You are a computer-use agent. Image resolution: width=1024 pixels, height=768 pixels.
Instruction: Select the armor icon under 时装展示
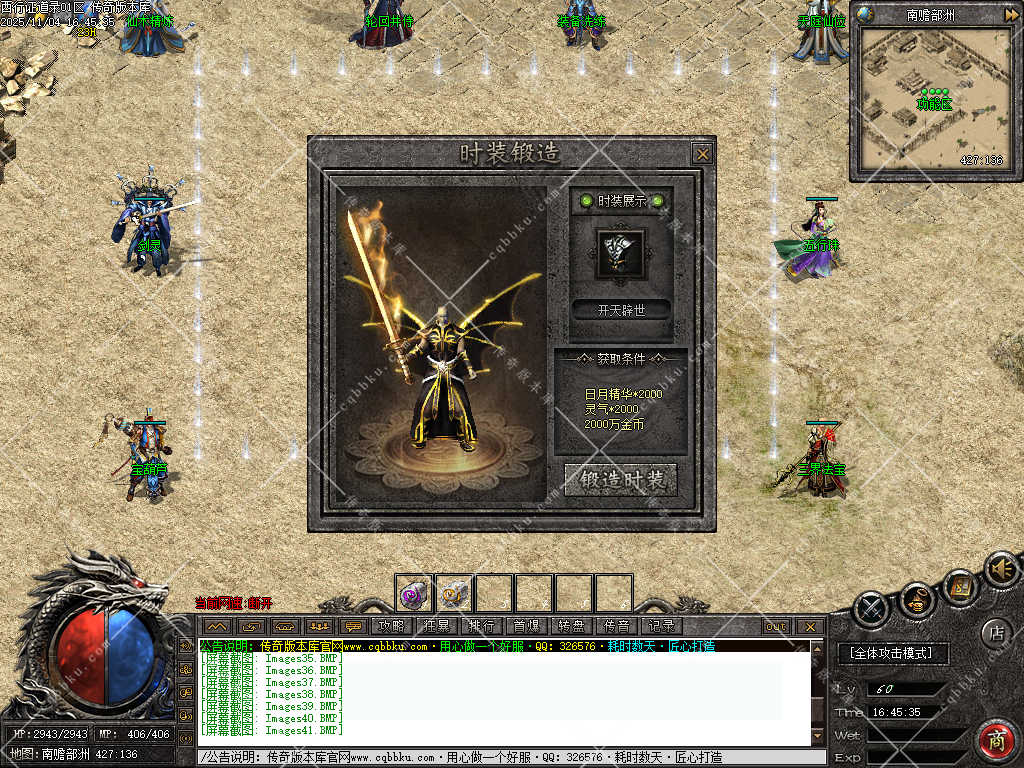[x=620, y=253]
